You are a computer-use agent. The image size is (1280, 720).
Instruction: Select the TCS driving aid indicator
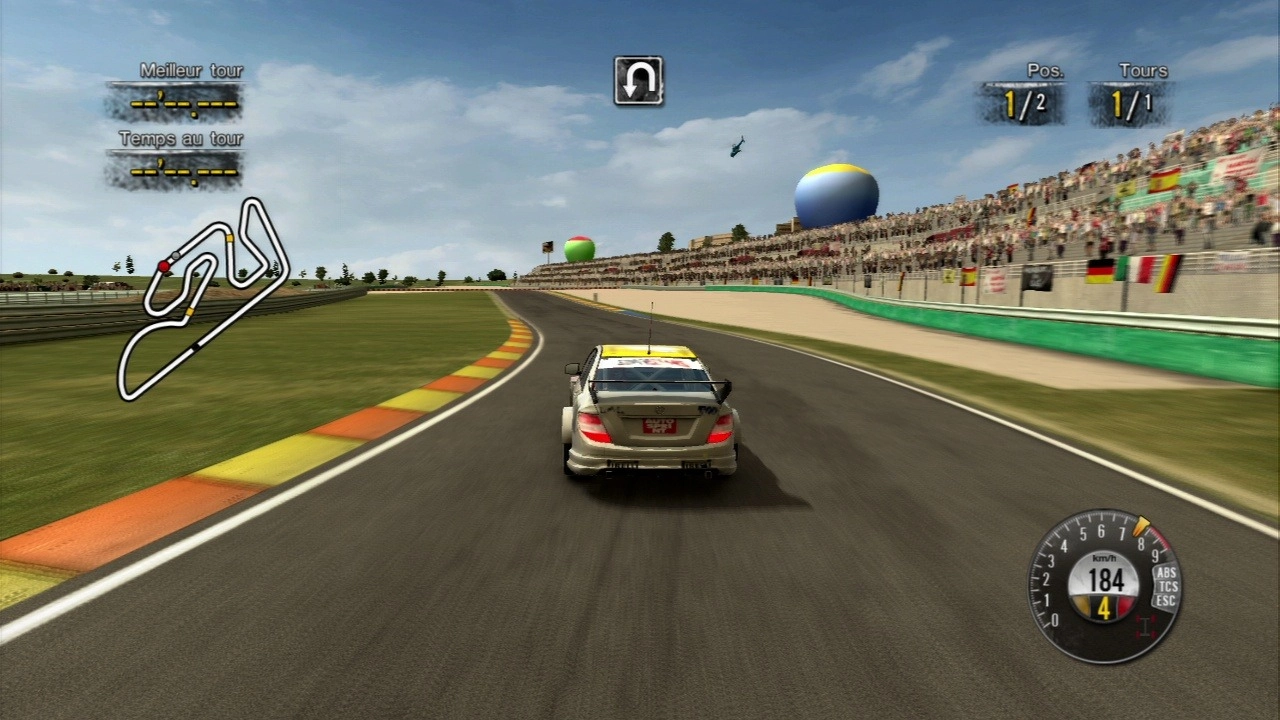[x=1166, y=587]
